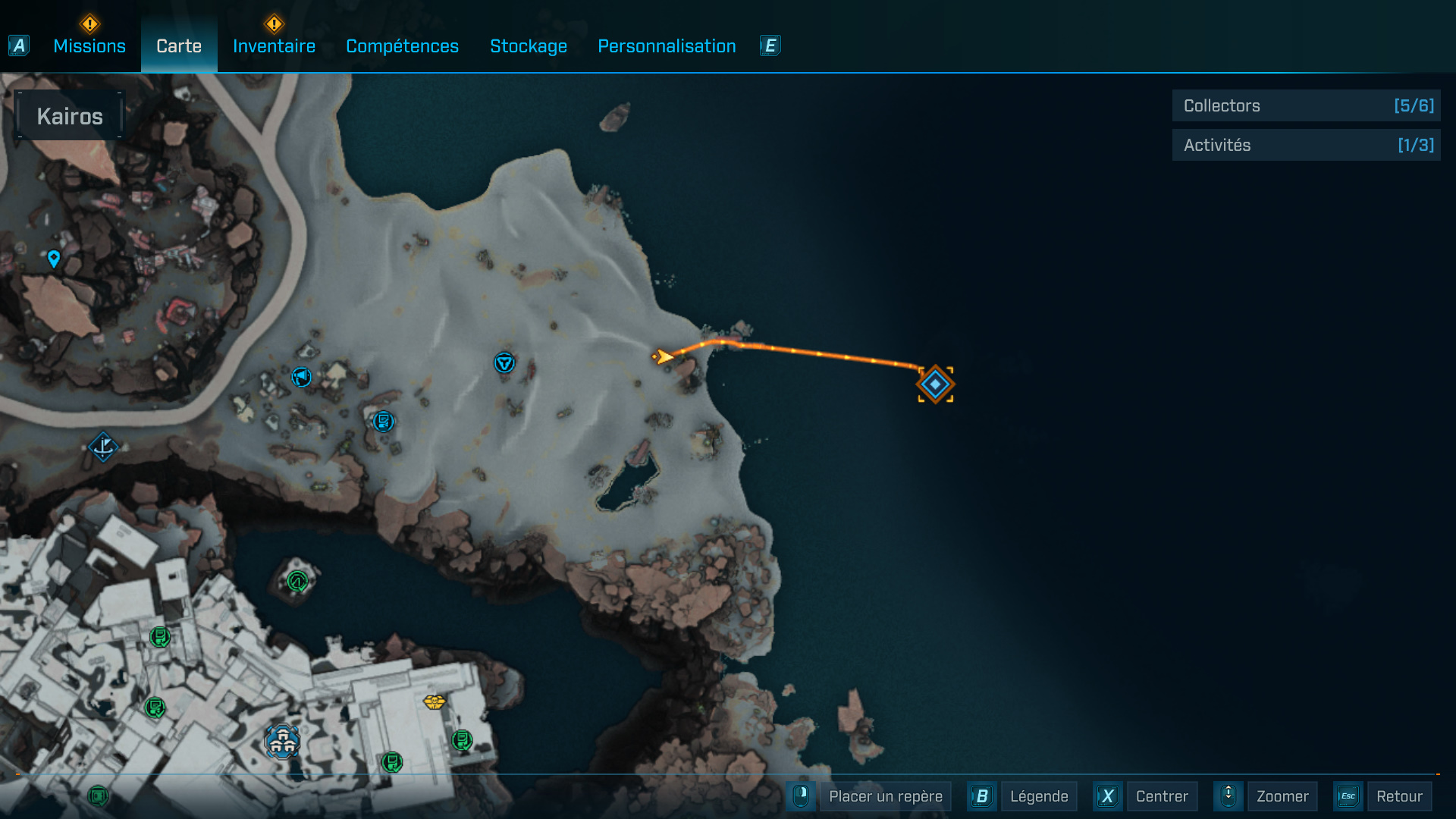Click the Légende button
Image resolution: width=1456 pixels, height=819 pixels.
1038,796
